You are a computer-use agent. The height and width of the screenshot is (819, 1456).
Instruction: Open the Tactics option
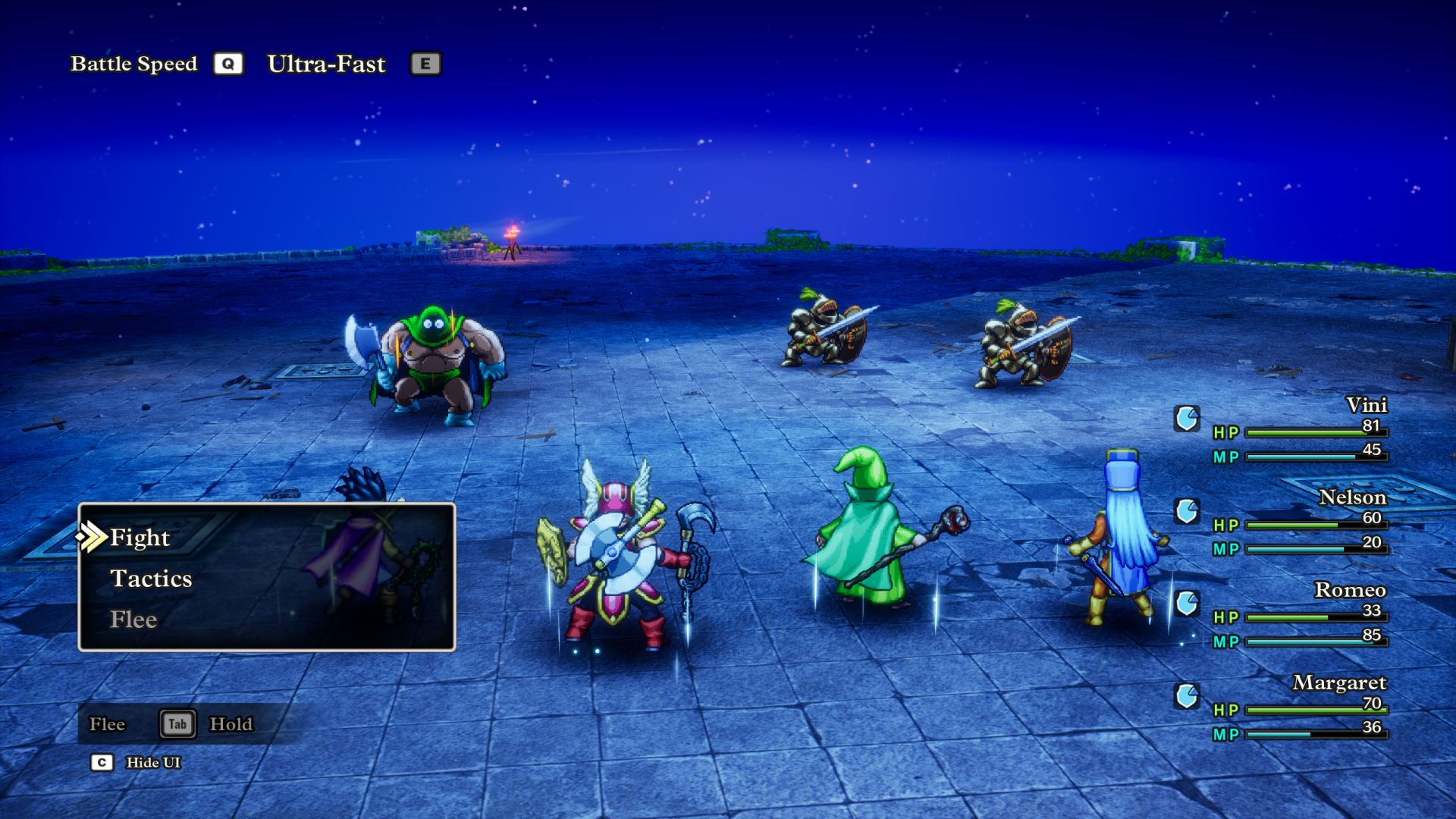[151, 579]
